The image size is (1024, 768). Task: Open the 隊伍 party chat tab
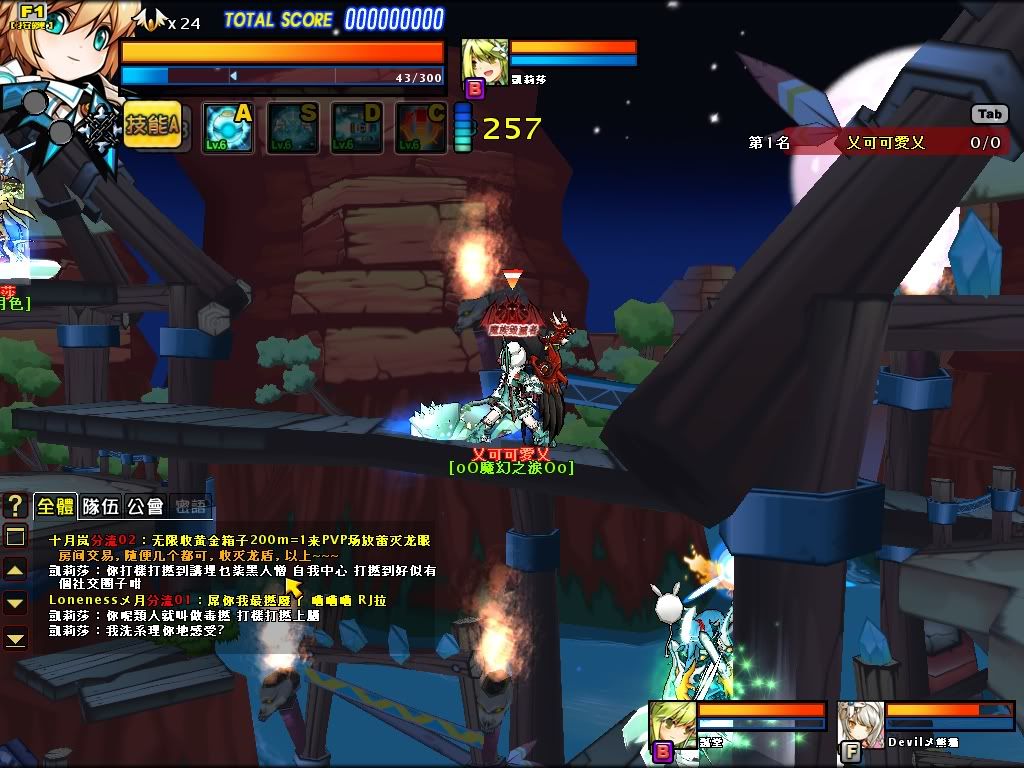click(100, 506)
